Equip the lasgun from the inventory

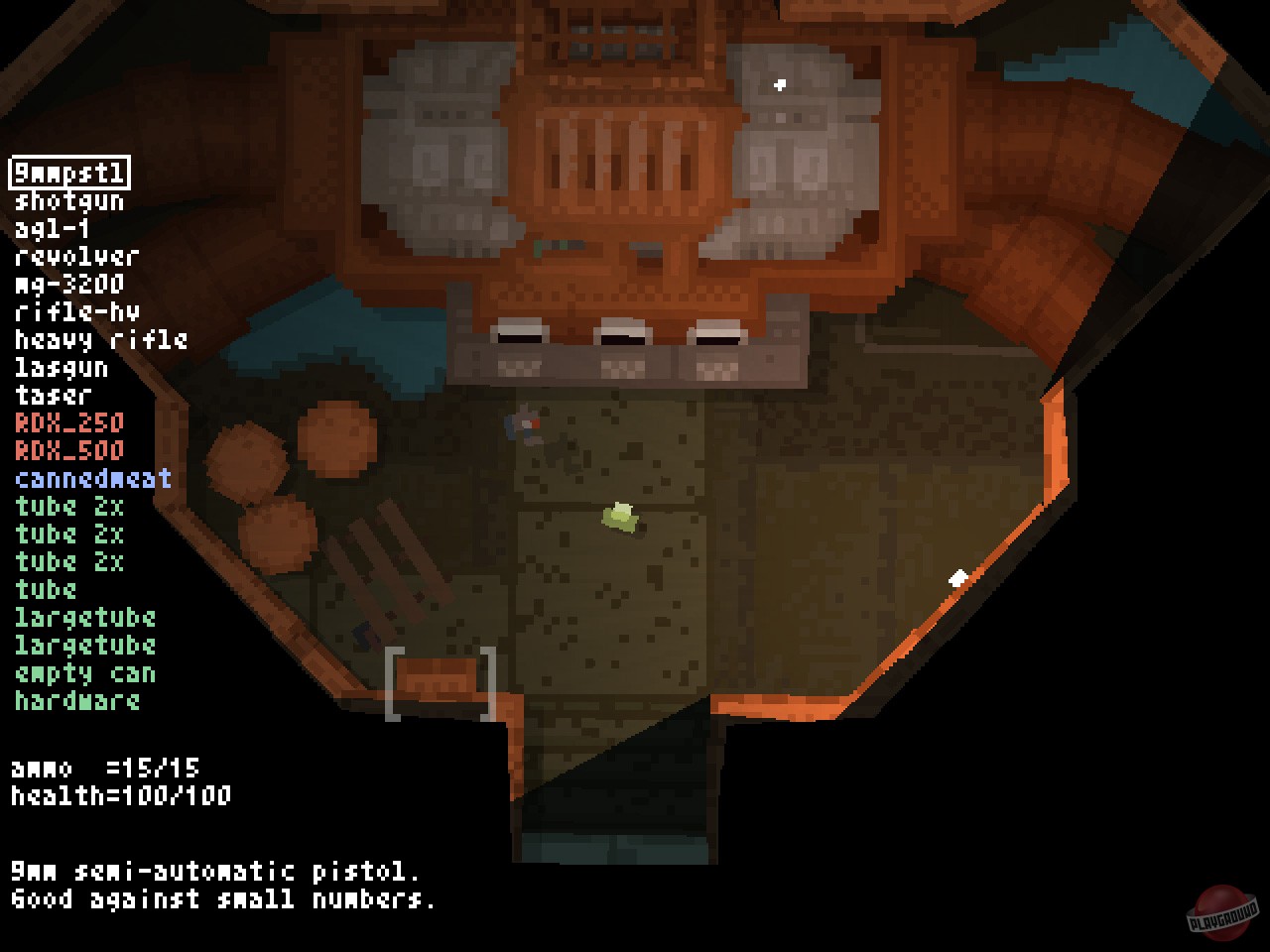(60, 368)
